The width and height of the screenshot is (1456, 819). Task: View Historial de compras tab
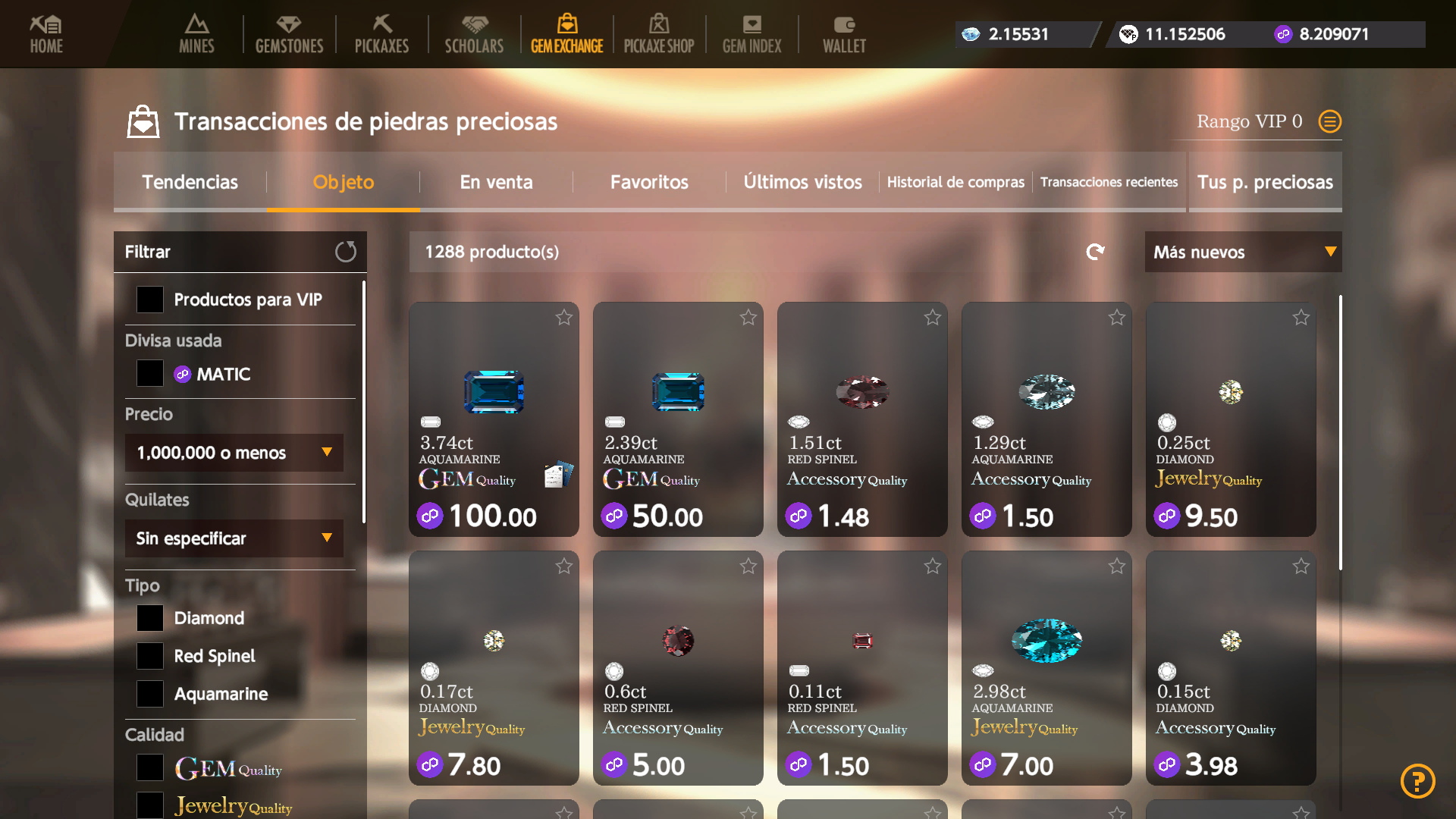click(x=955, y=182)
